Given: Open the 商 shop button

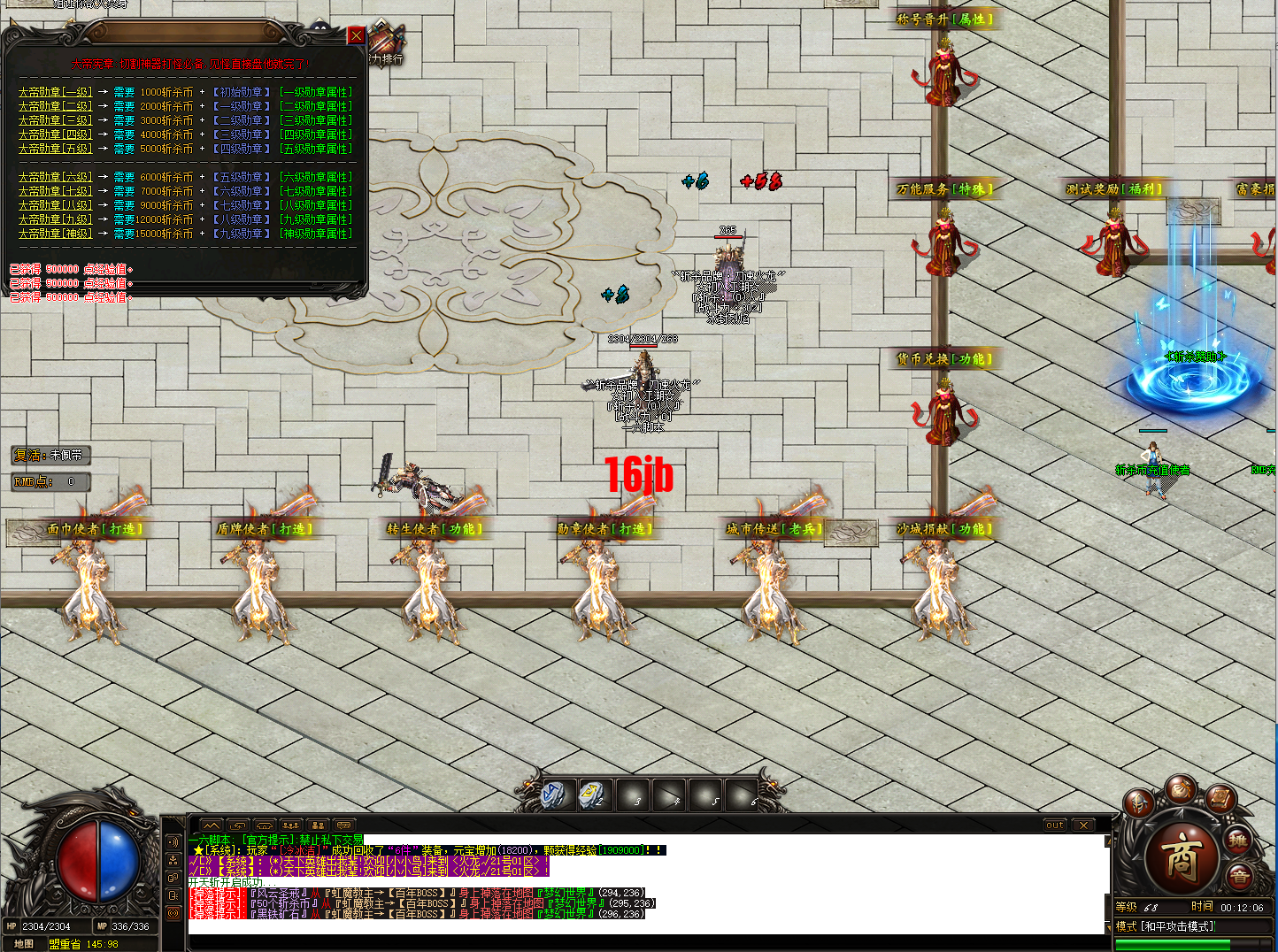Looking at the screenshot, I should click(1180, 856).
